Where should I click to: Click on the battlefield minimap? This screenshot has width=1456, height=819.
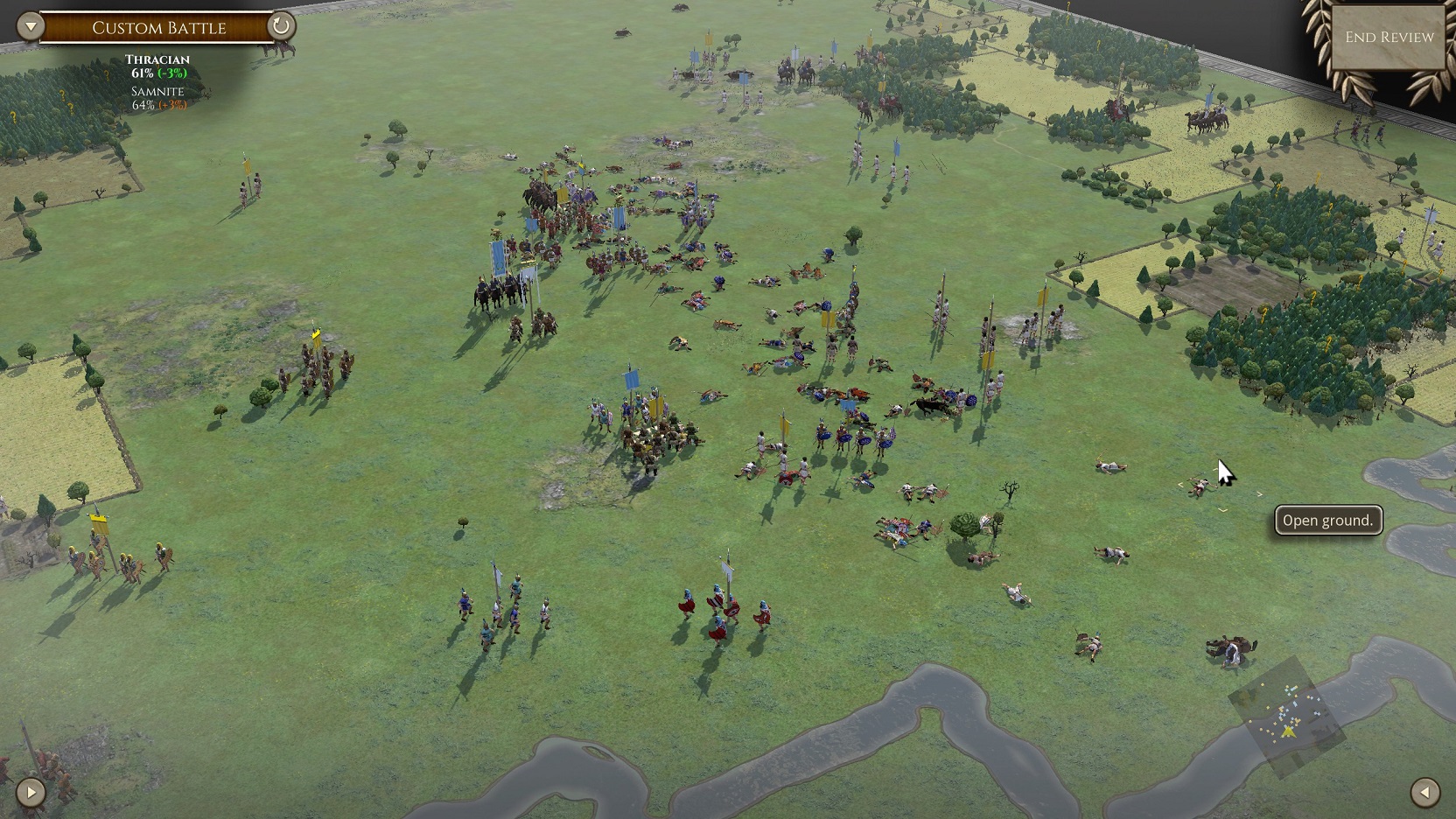1286,717
